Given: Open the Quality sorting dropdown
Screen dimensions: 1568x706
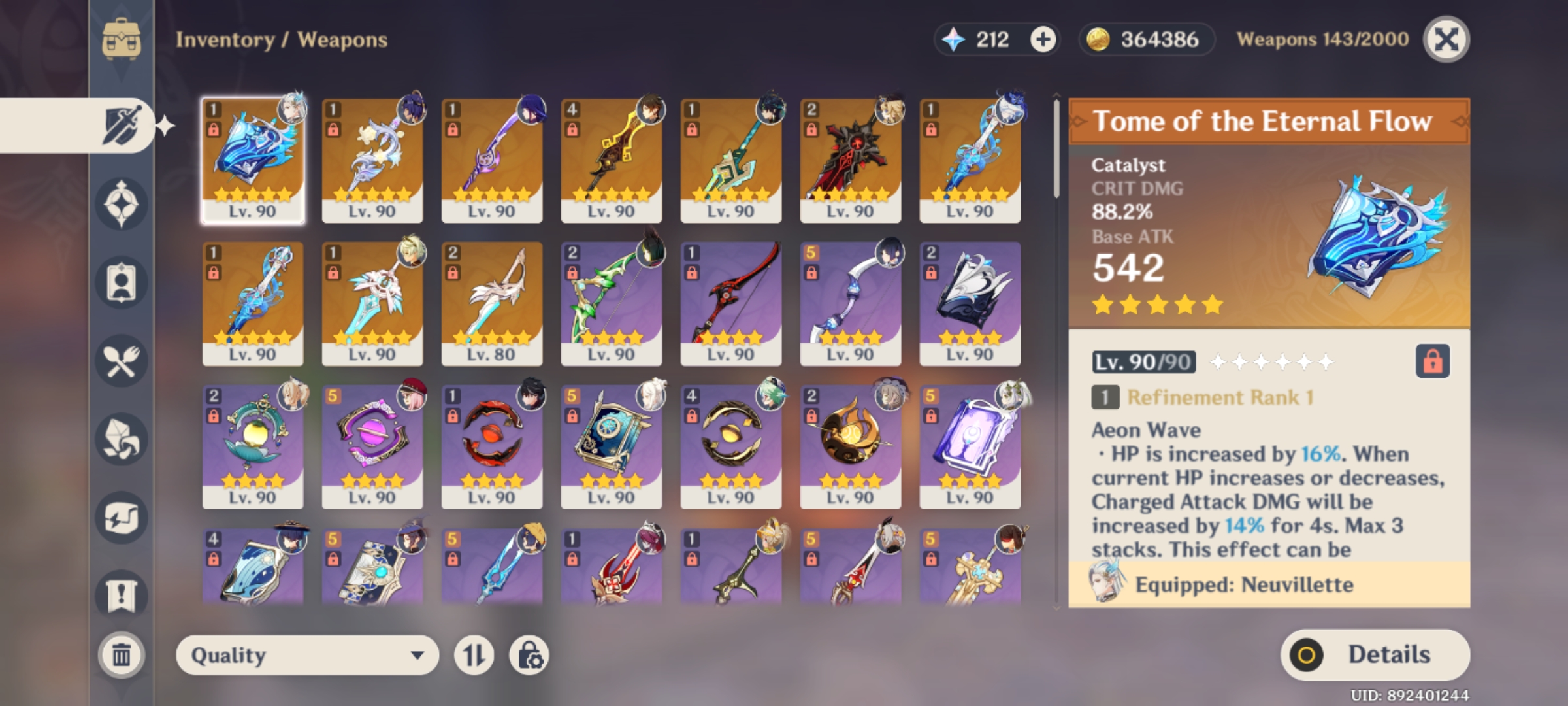Looking at the screenshot, I should pos(307,653).
